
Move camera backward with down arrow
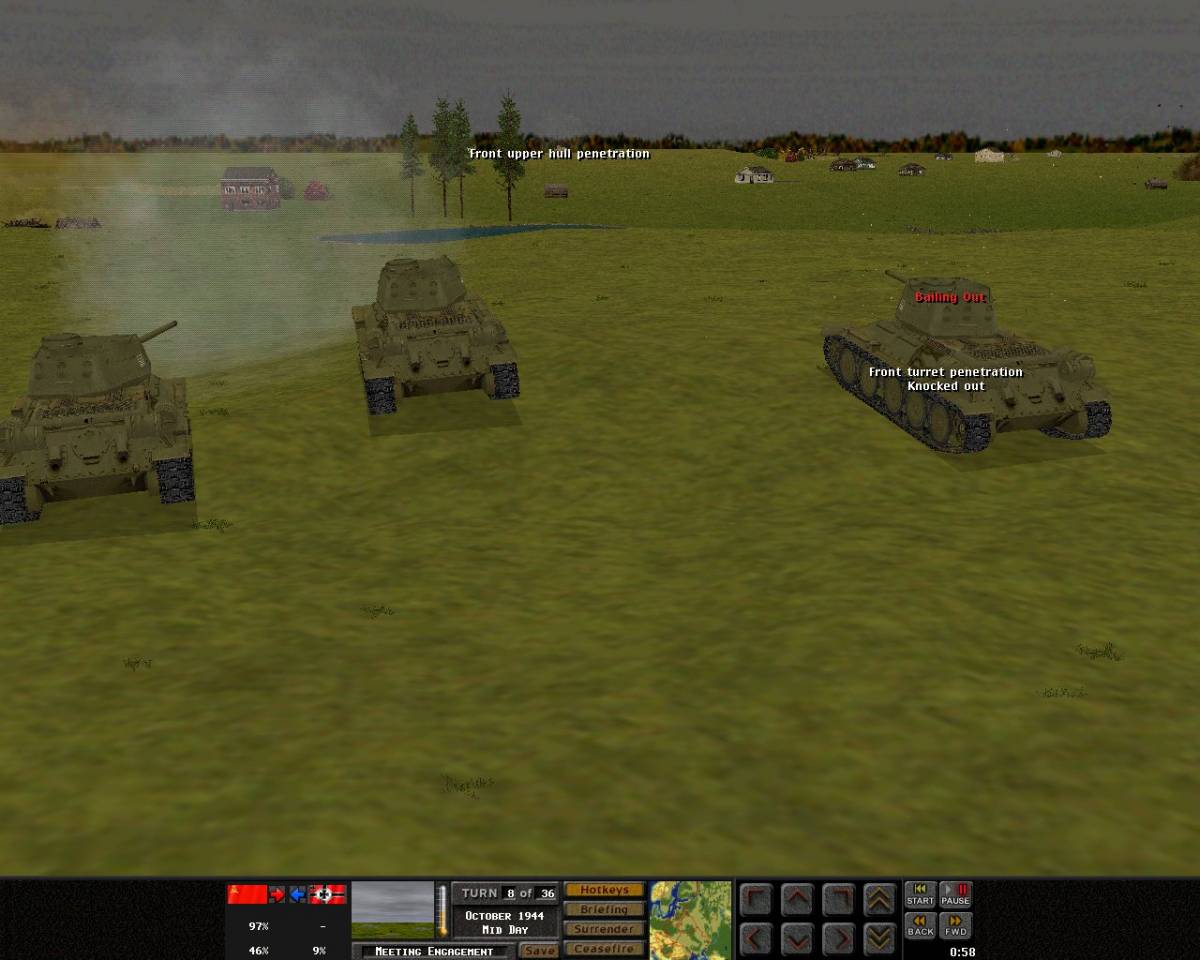point(797,939)
